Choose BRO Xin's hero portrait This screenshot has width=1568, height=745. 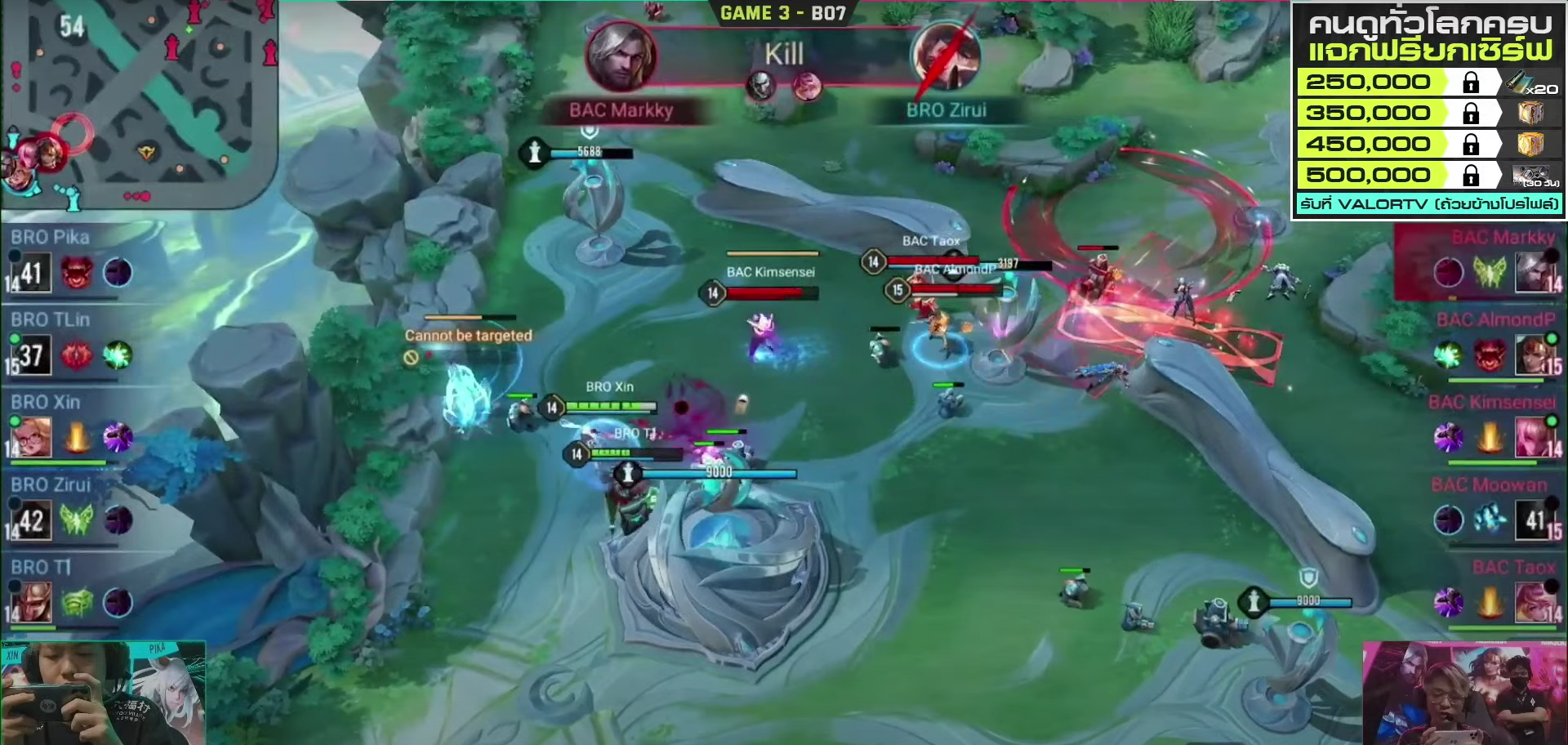pos(32,437)
